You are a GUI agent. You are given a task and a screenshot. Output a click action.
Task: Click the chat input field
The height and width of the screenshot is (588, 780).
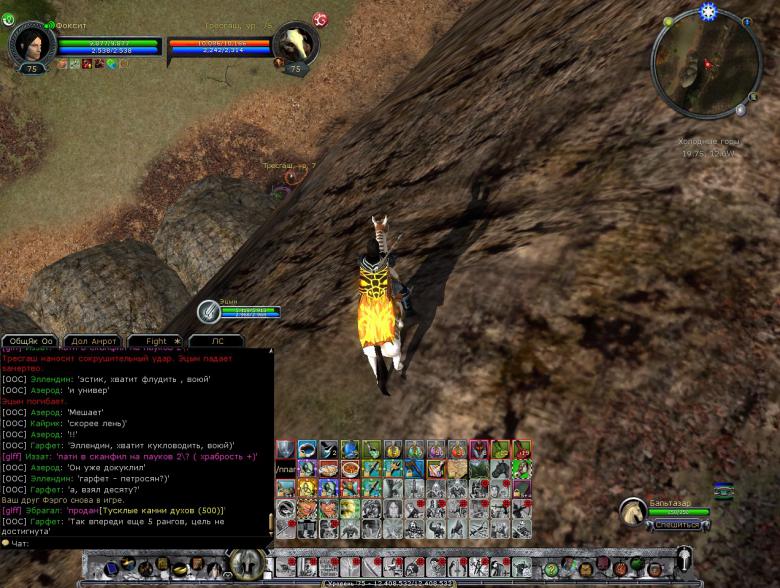140,543
